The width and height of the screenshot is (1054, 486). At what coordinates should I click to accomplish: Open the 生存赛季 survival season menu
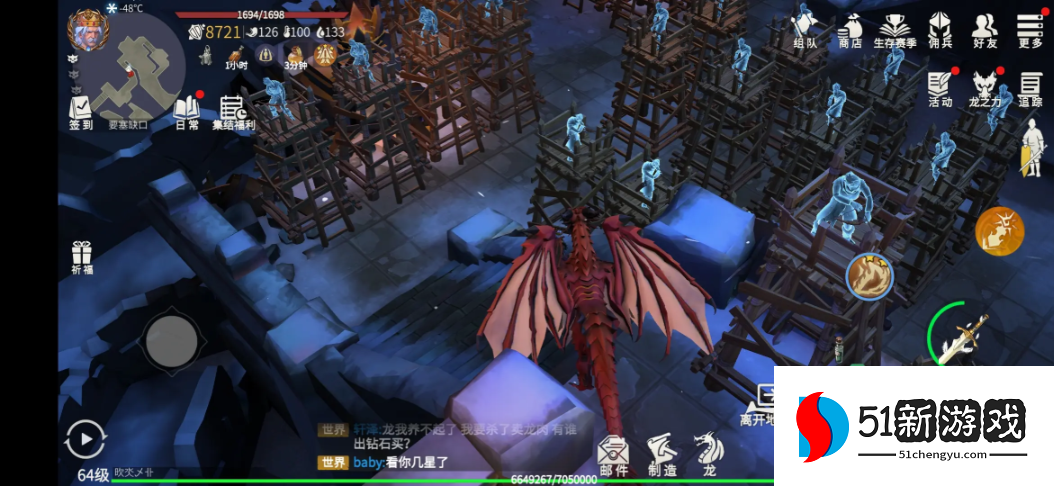click(895, 28)
